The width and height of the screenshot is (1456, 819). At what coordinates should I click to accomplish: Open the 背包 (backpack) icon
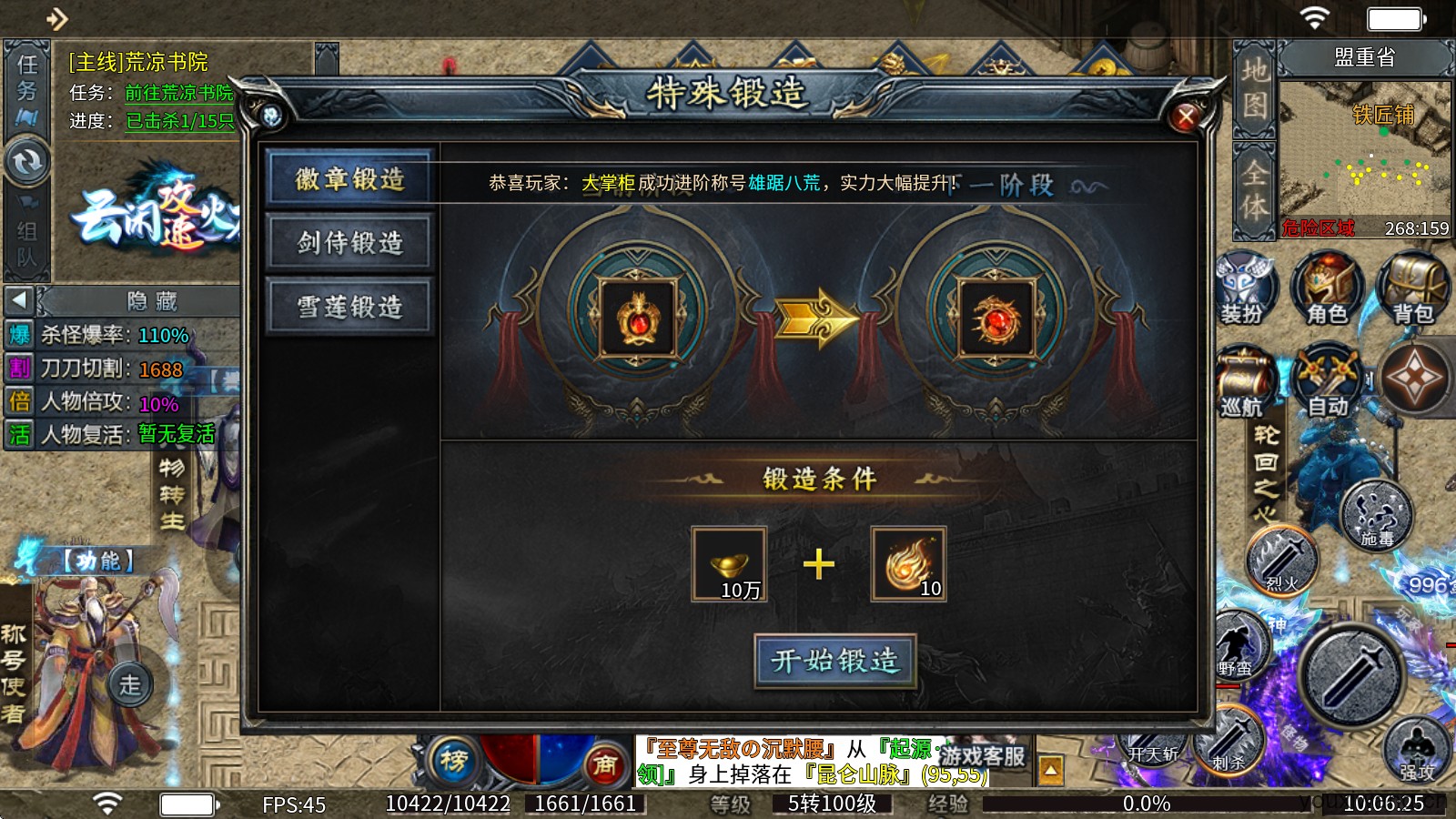pos(1412,287)
